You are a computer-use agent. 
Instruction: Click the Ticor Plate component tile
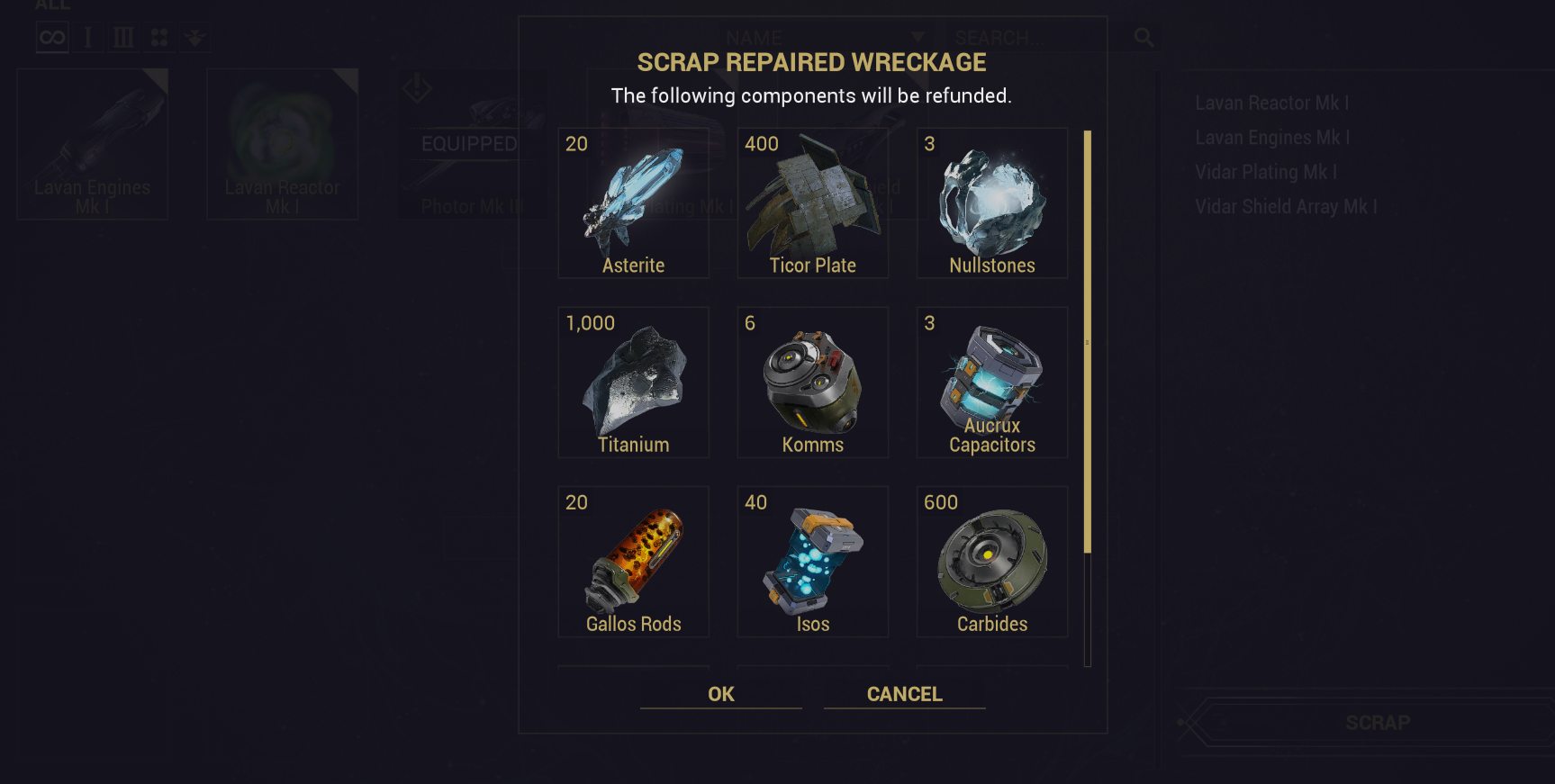click(x=813, y=203)
